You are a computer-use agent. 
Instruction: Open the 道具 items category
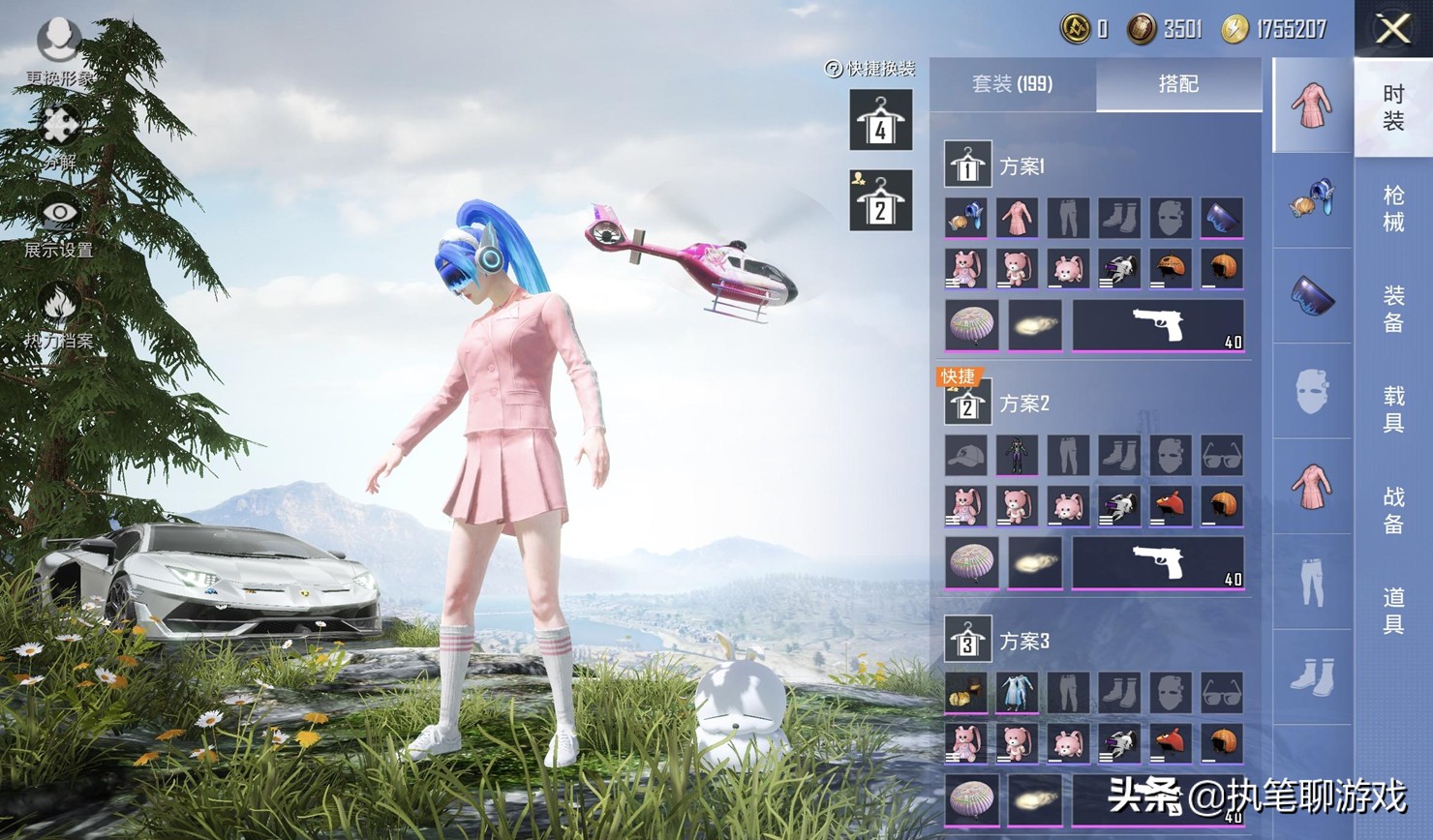click(1392, 611)
